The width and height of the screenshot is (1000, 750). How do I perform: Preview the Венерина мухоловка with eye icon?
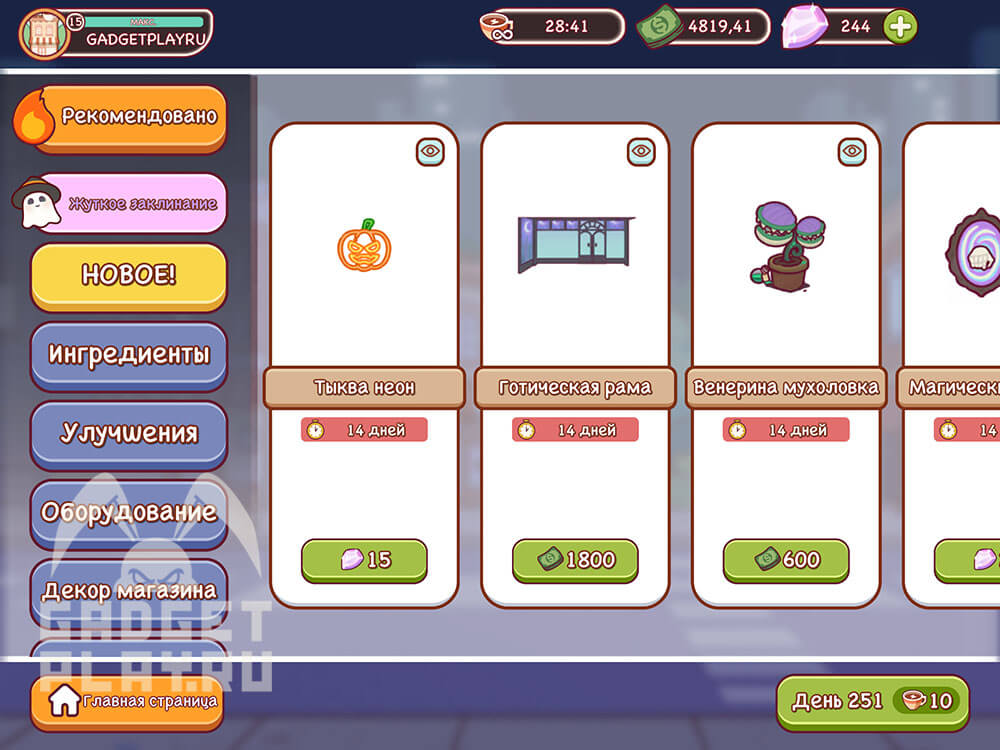tap(852, 151)
